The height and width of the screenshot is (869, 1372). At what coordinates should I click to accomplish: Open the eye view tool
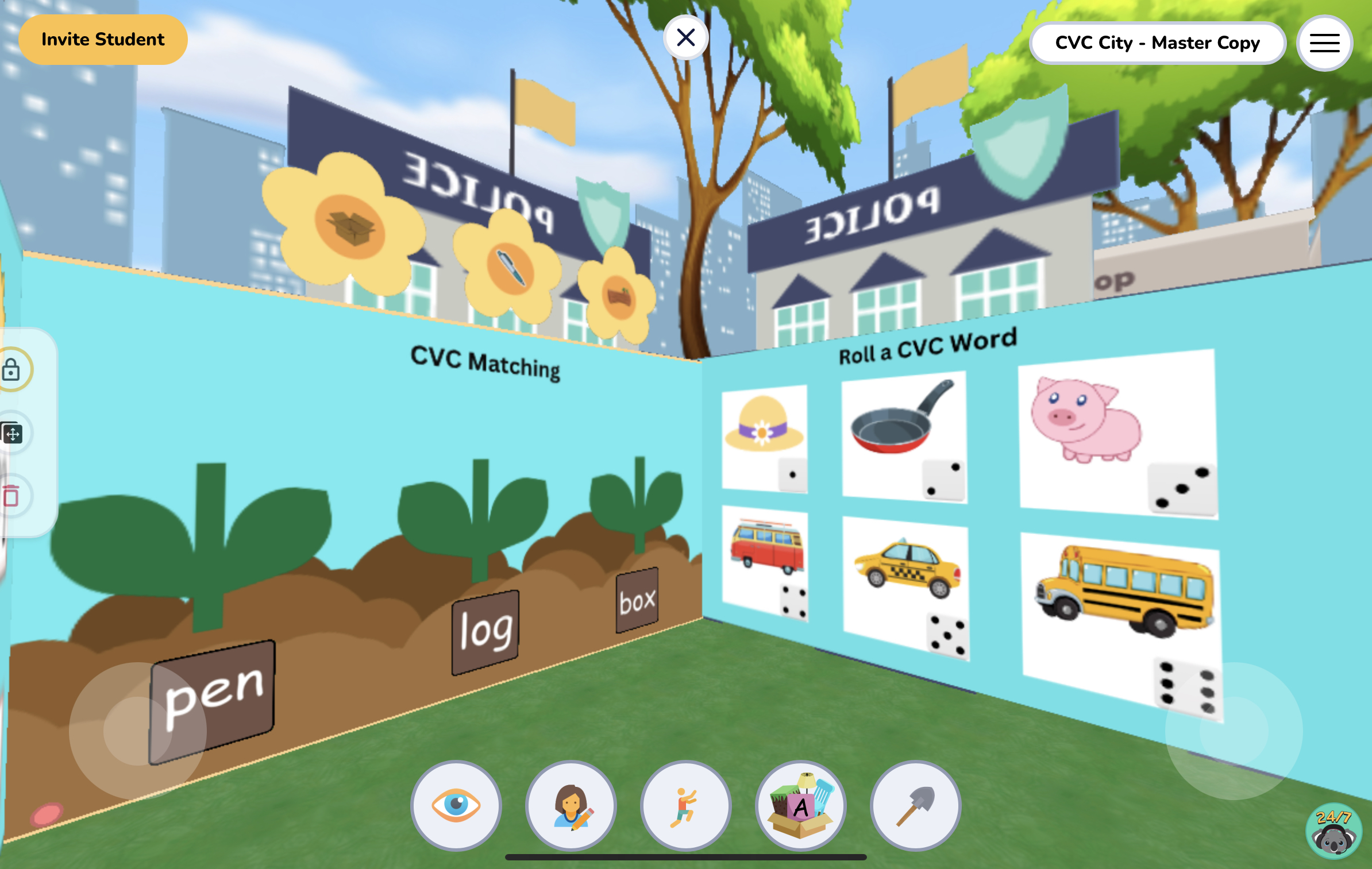tap(456, 806)
